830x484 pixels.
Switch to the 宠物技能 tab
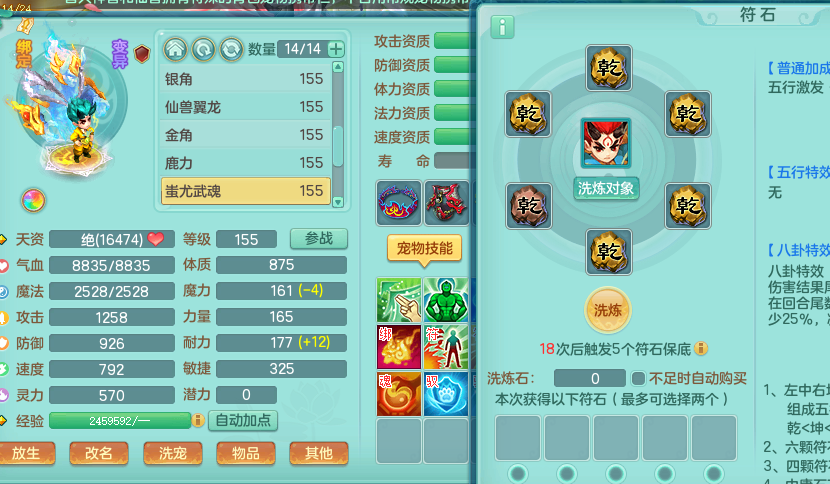pyautogui.click(x=425, y=248)
